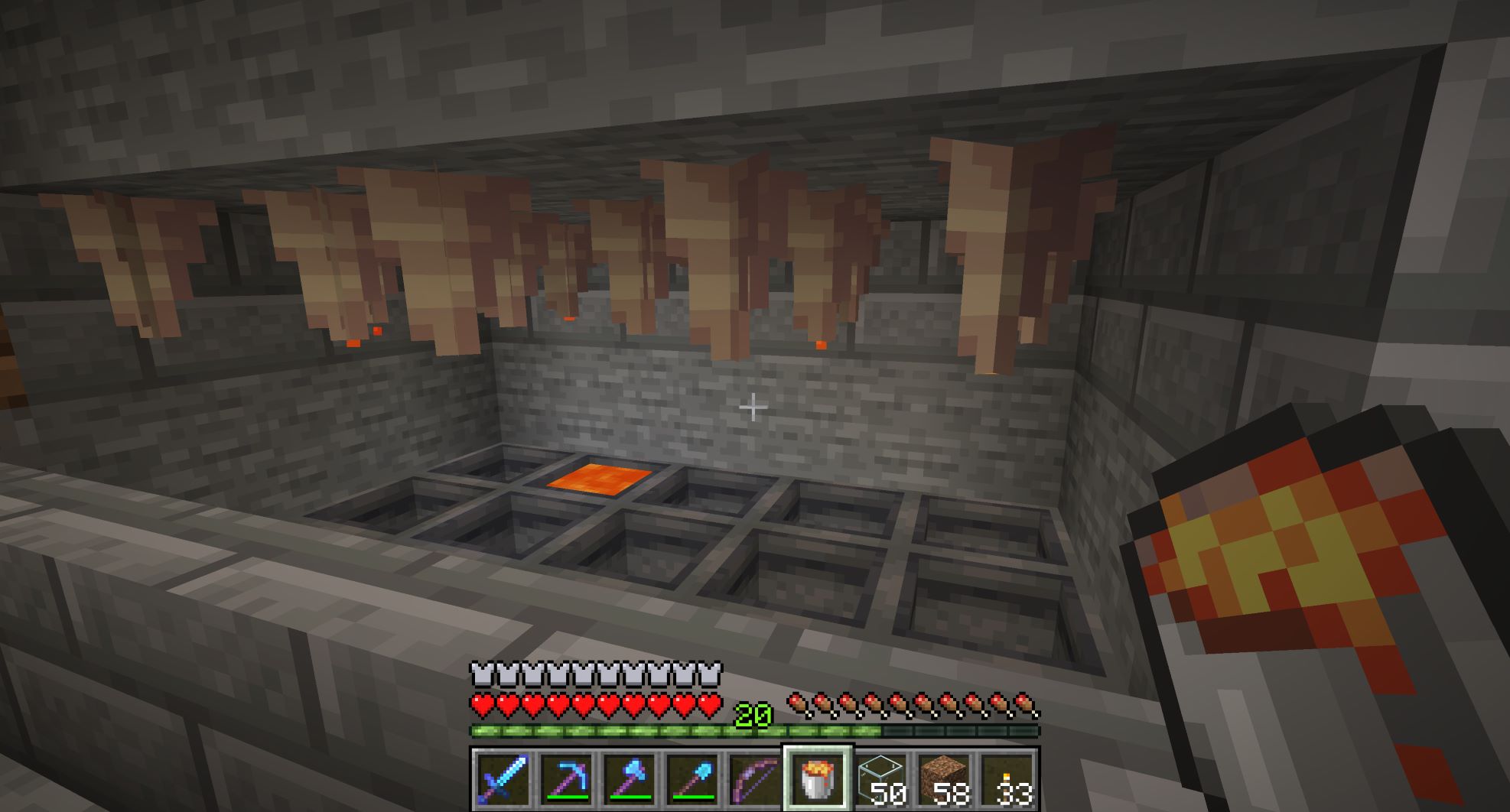Choose the diamond pickaxe in the hotbar
Screen dimensions: 1510x812
pos(566,778)
